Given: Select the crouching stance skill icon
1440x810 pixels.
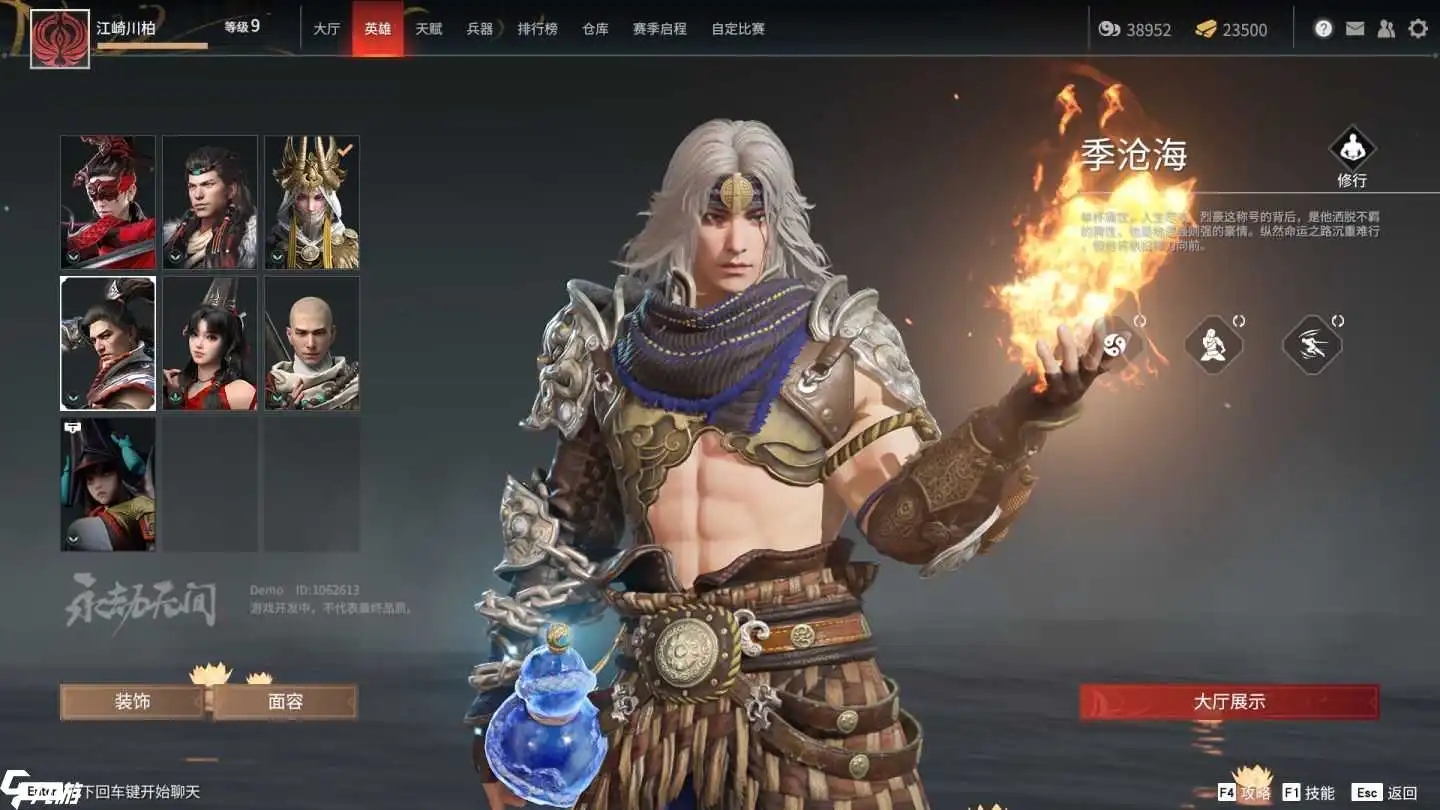Looking at the screenshot, I should click(1213, 343).
